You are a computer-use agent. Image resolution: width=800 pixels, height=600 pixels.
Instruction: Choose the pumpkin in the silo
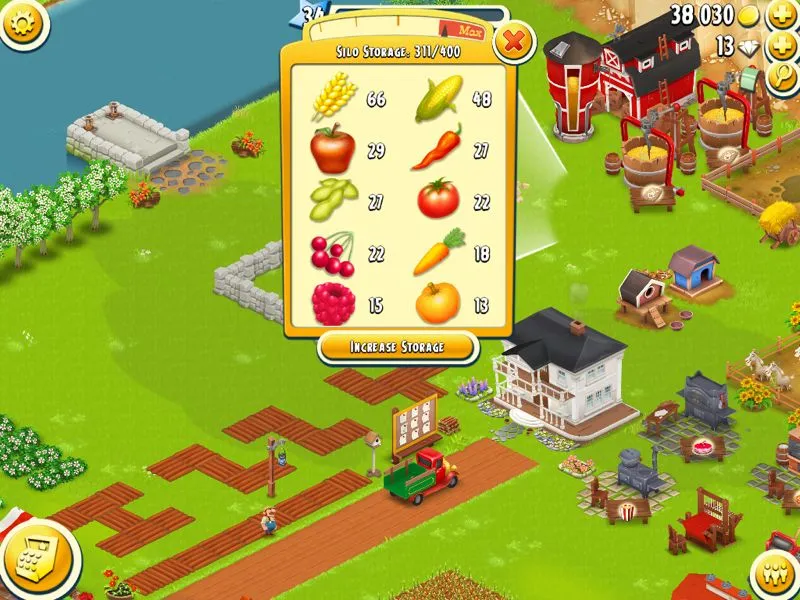pyautogui.click(x=437, y=302)
